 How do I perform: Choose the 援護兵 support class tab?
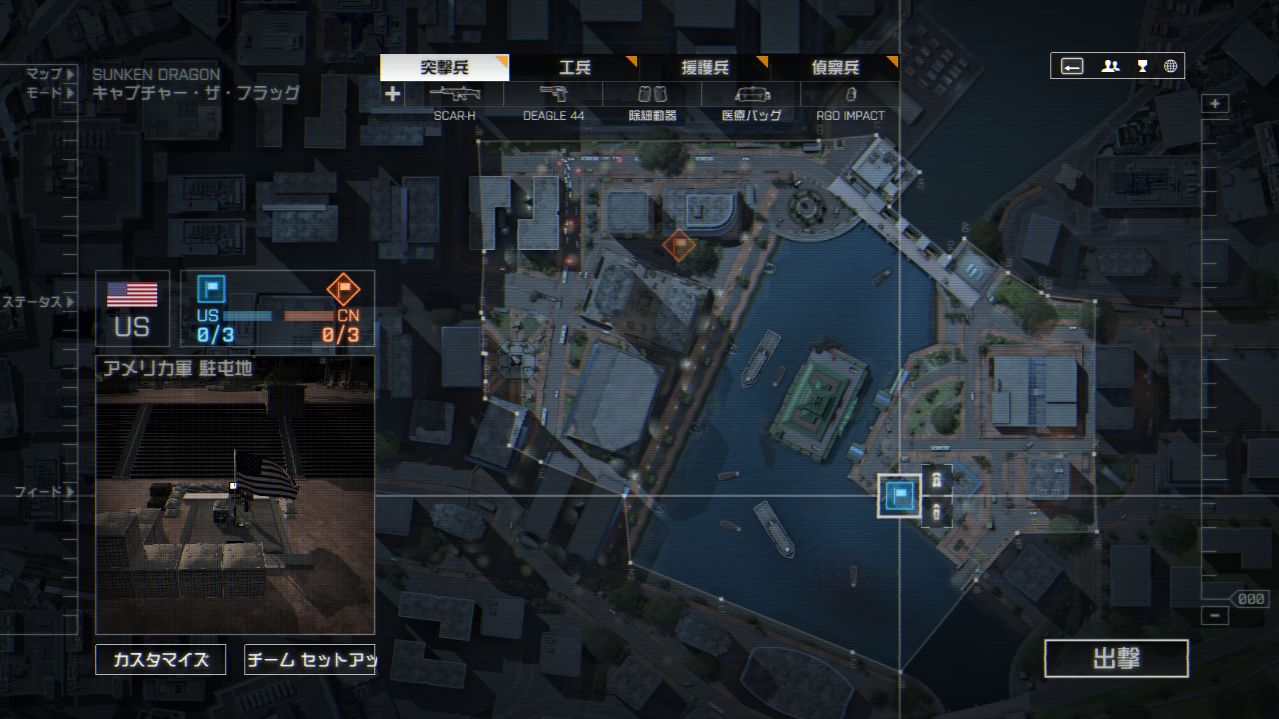(705, 68)
